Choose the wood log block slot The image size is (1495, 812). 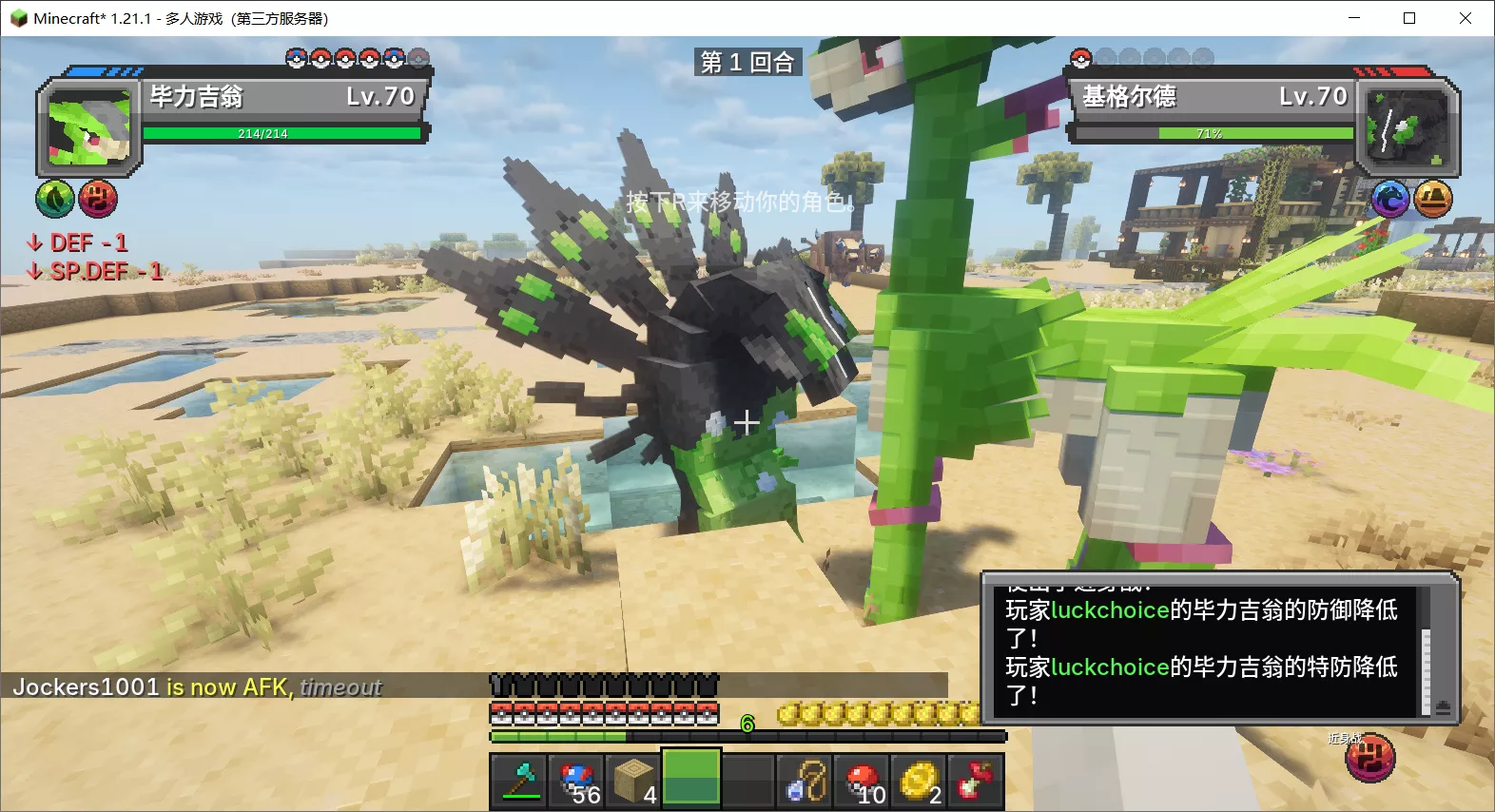(x=634, y=781)
